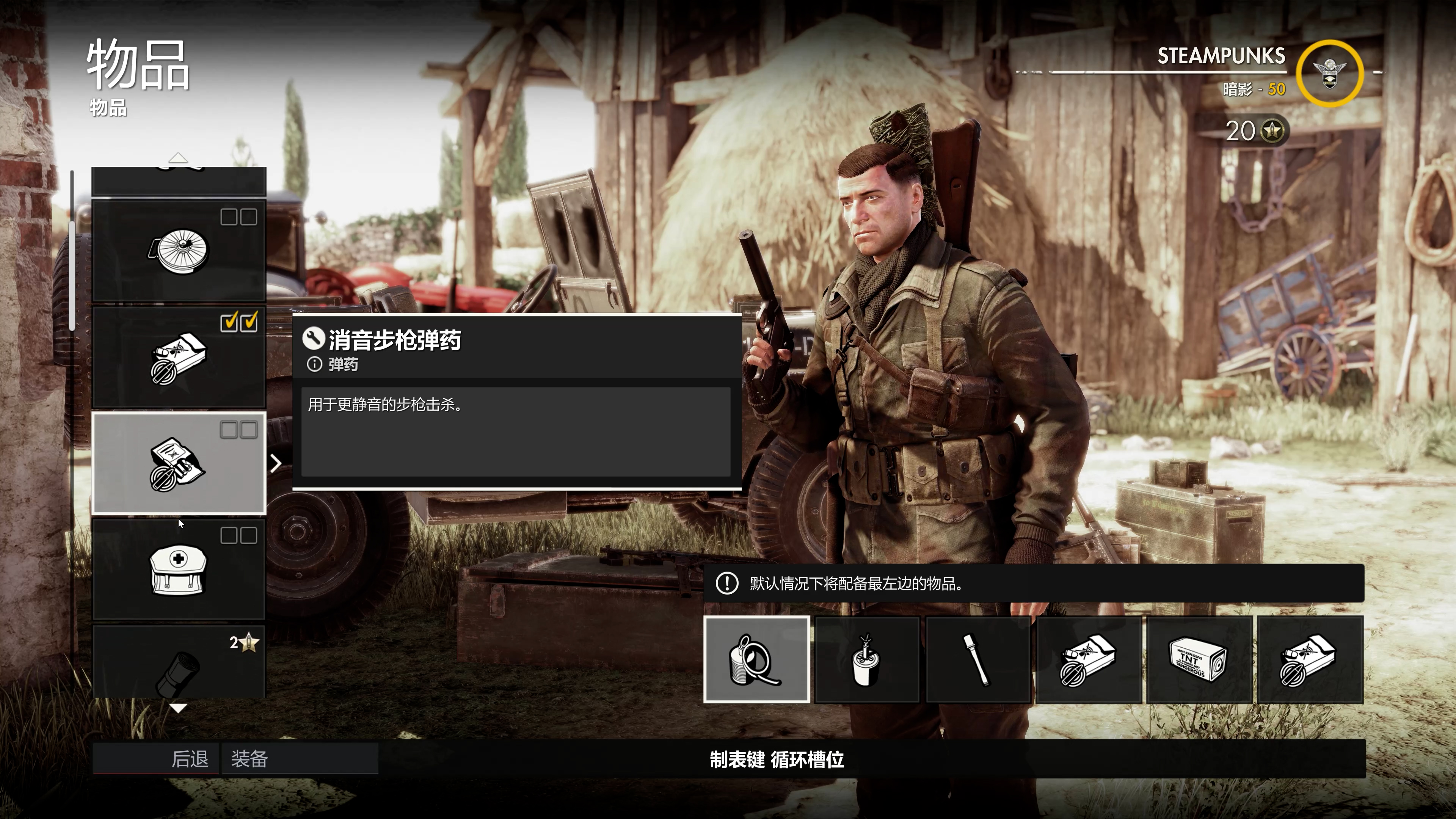Click the 后退 back button

[x=156, y=758]
